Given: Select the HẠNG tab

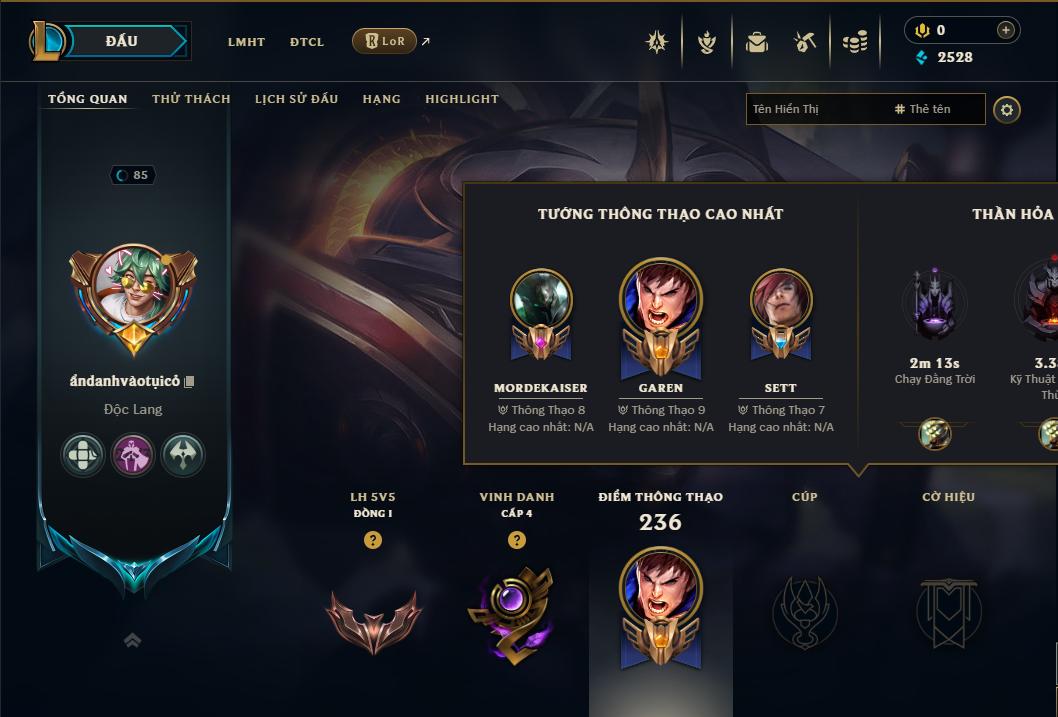Looking at the screenshot, I should [x=381, y=99].
